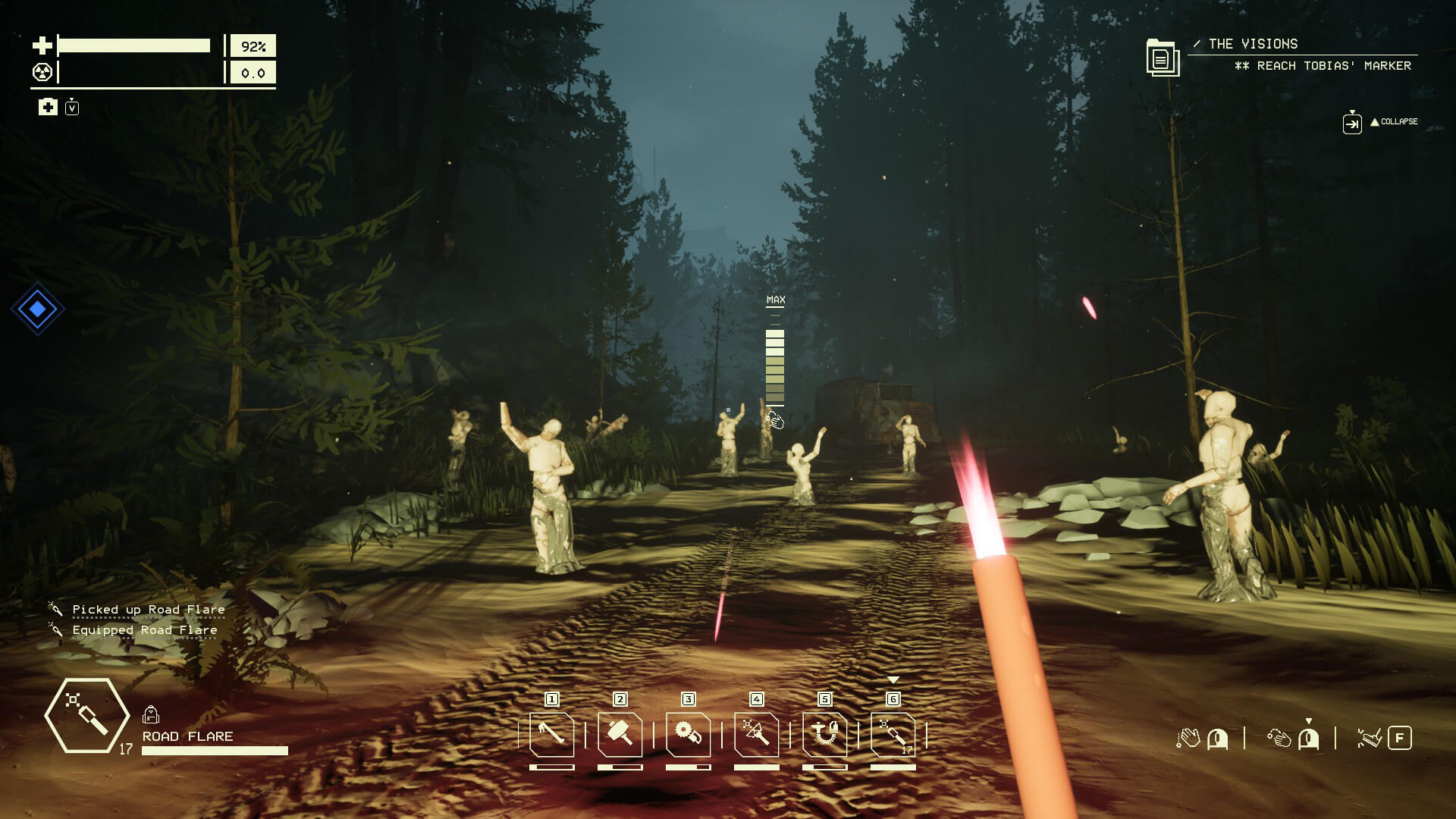Open the quest log folder icon
The image size is (1456, 819).
[1161, 58]
